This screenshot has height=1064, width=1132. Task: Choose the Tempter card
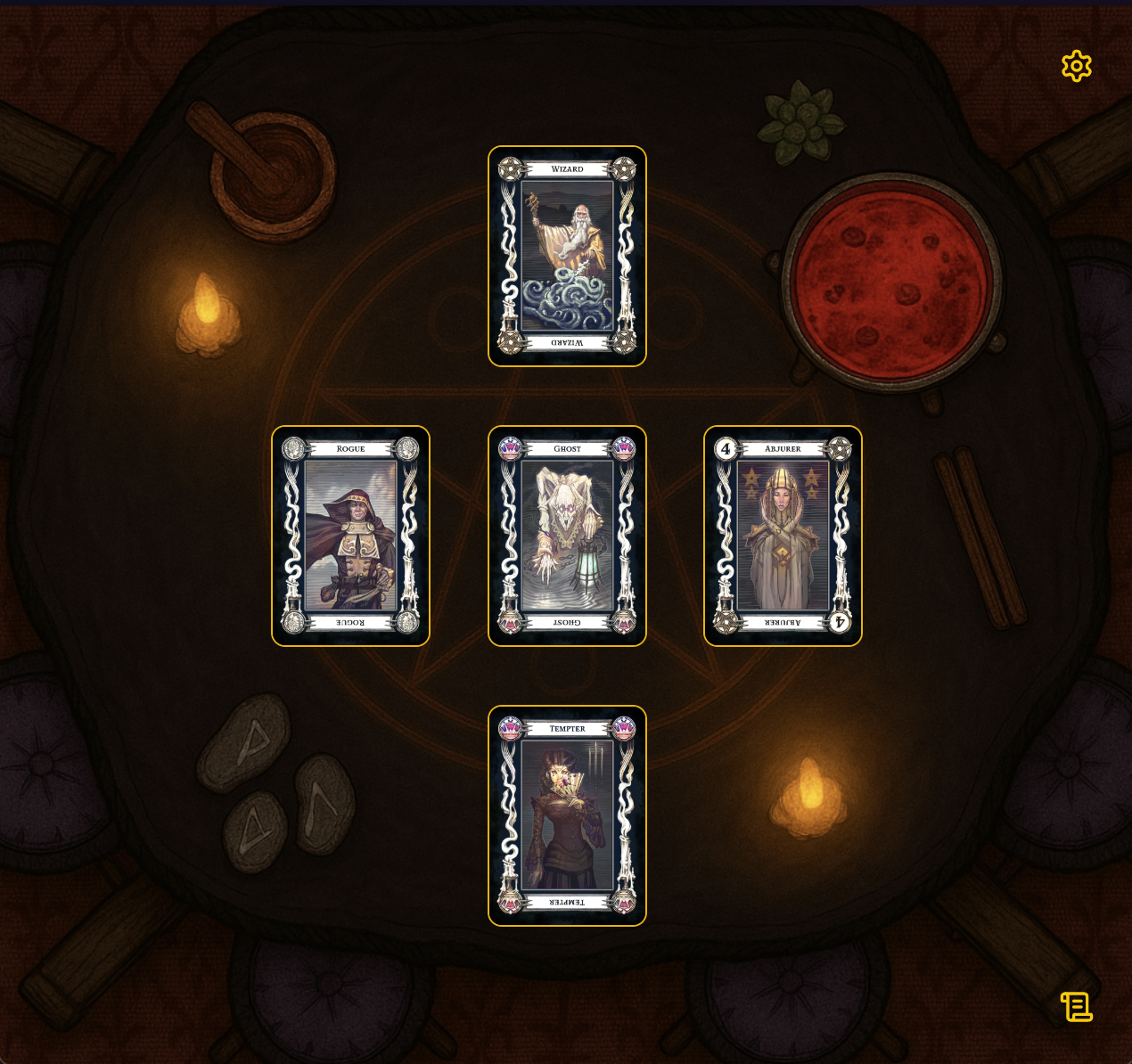pyautogui.click(x=567, y=815)
